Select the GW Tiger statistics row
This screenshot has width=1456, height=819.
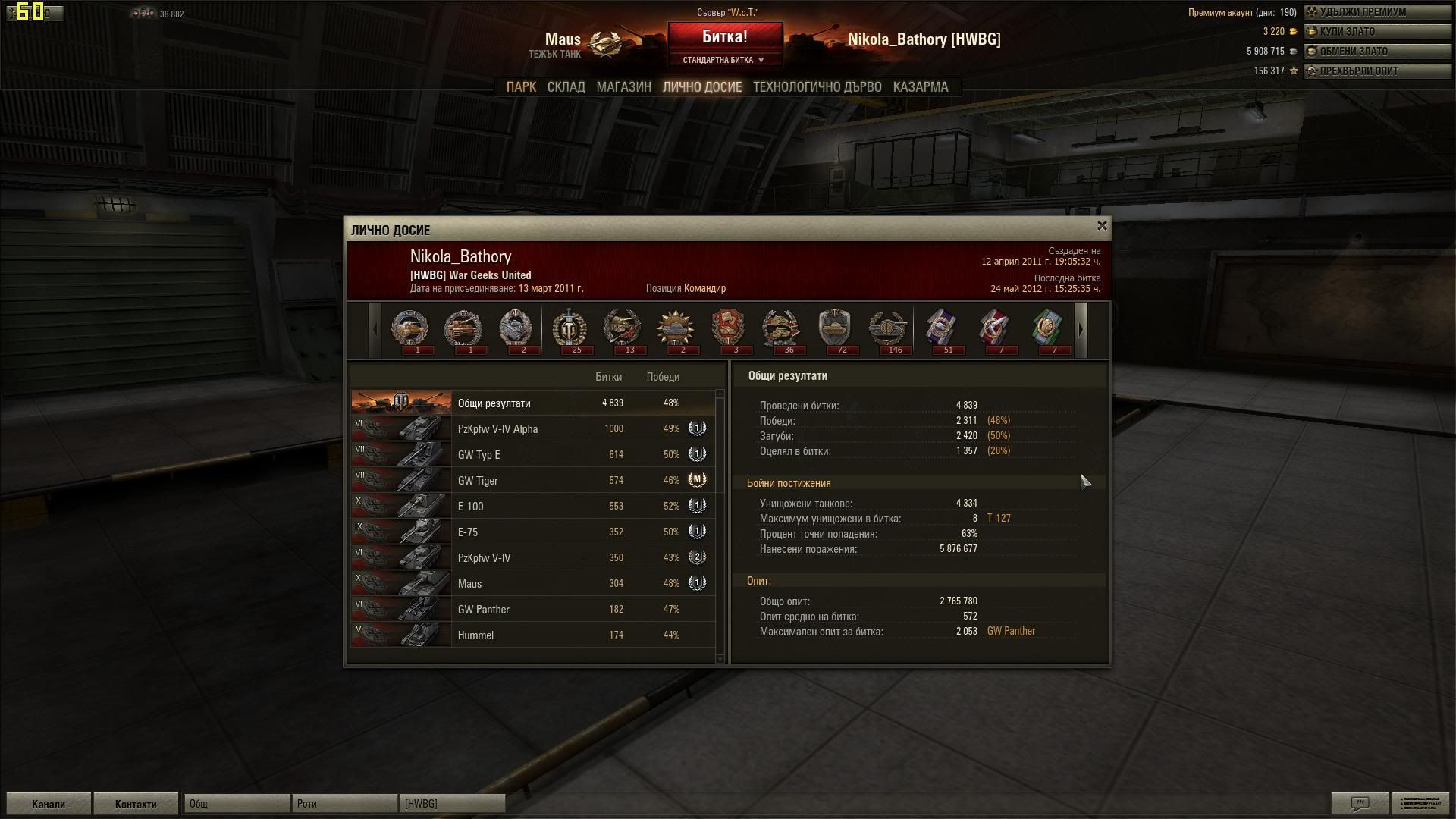coord(531,481)
